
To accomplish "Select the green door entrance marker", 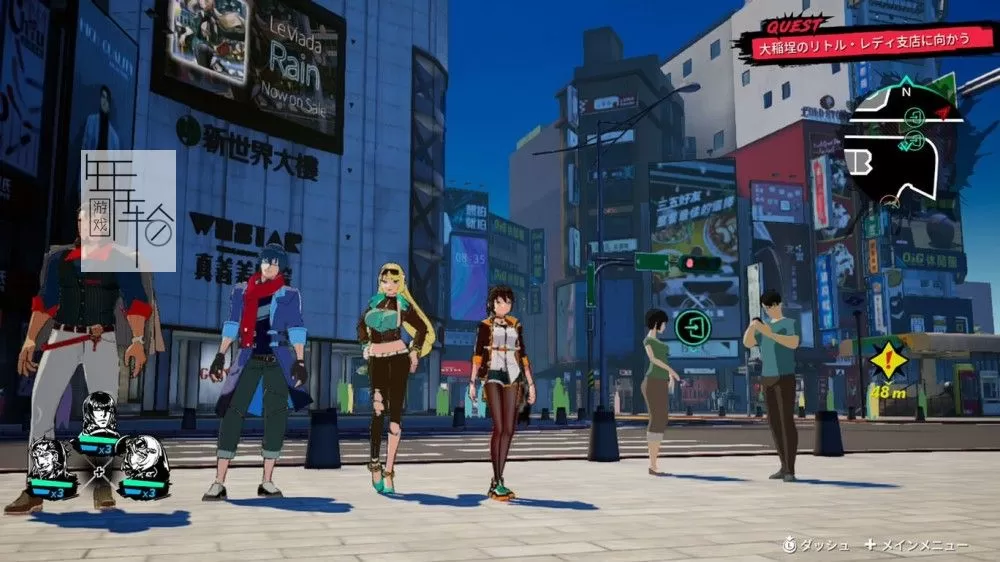I will (x=692, y=325).
